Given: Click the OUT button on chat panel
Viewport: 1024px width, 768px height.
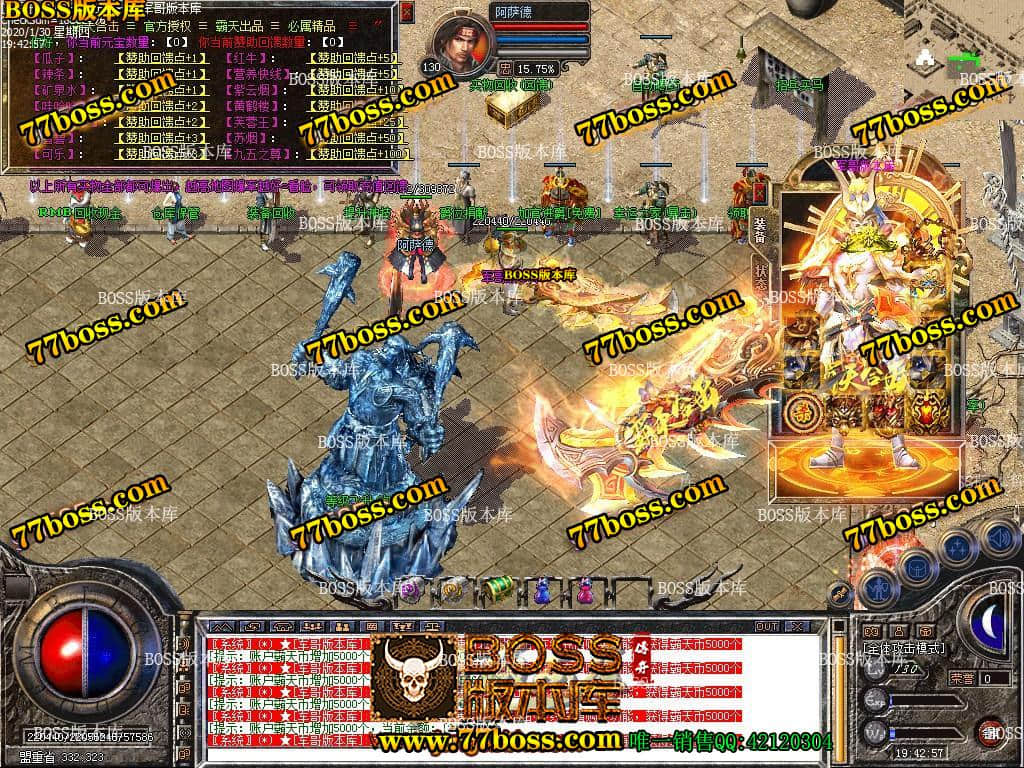Looking at the screenshot, I should [767, 626].
